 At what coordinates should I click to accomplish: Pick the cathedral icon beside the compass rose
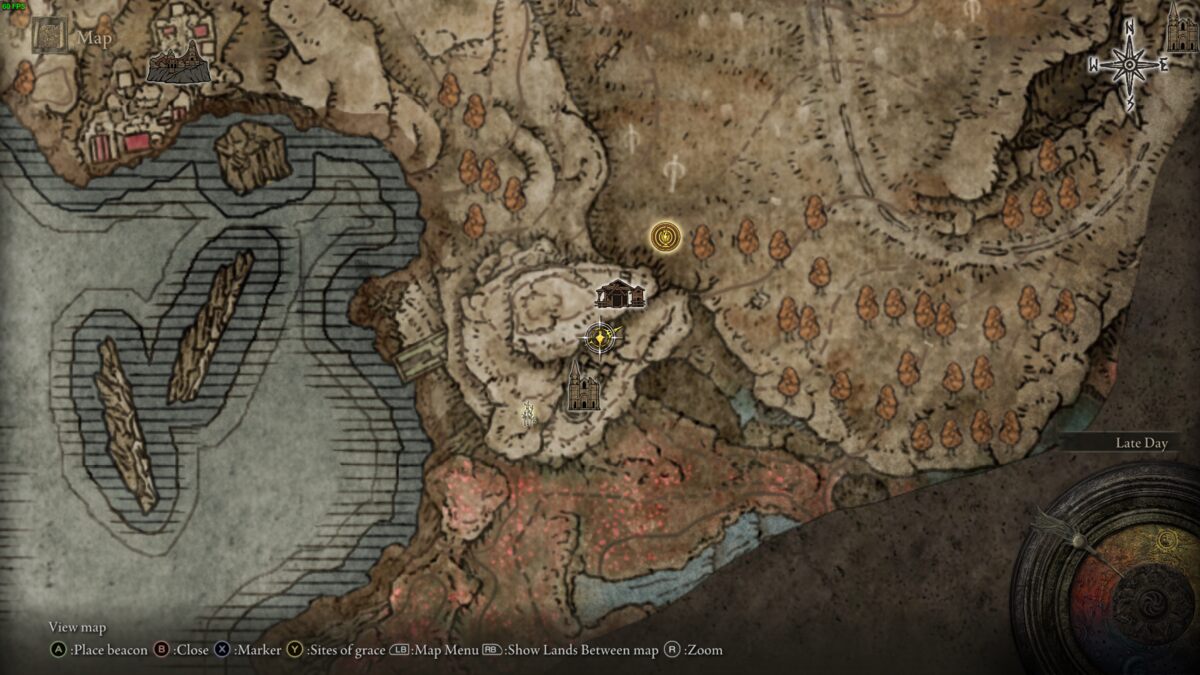pos(1182,28)
